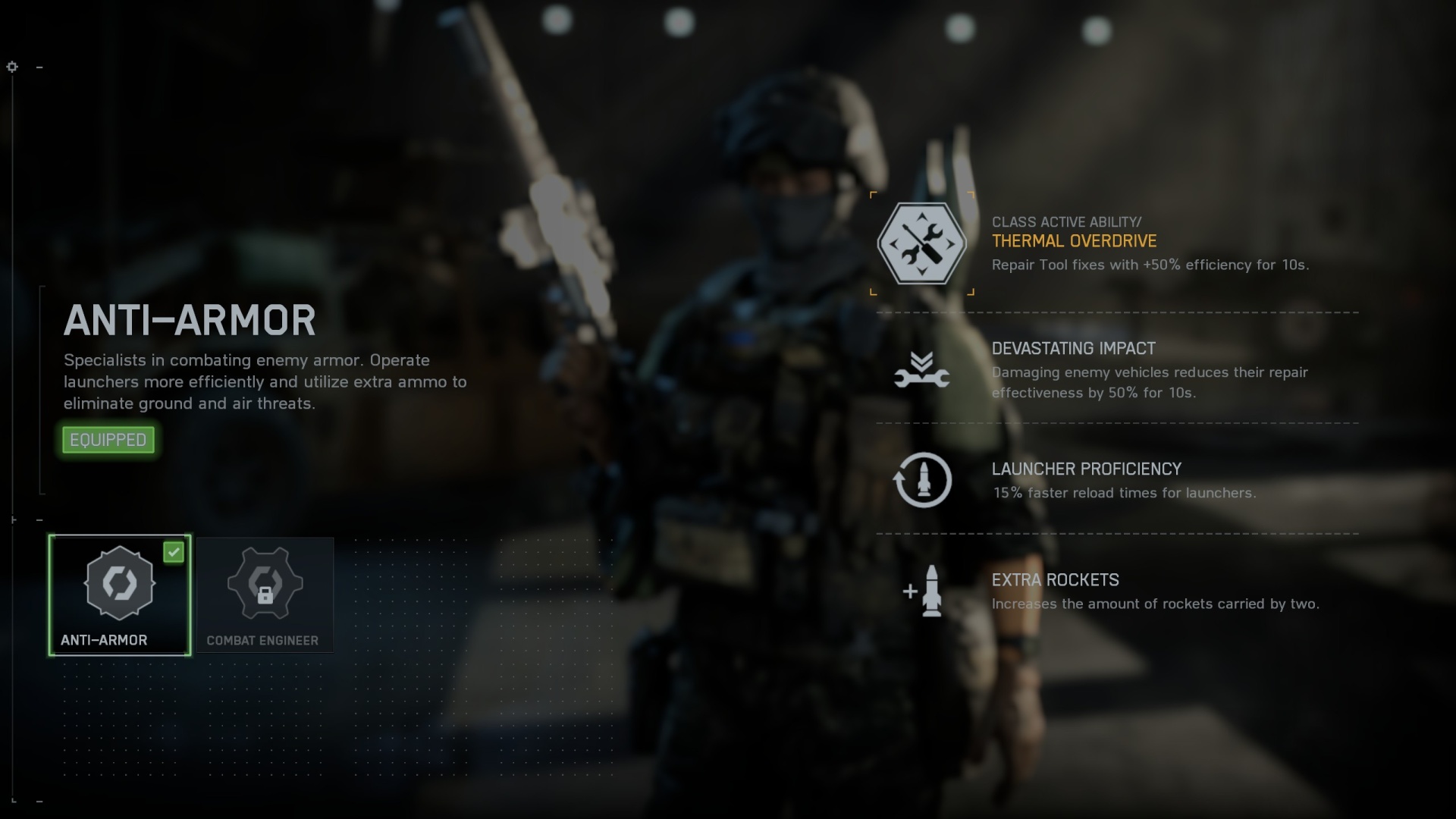Click the dashed divider under Thermal Overdrive
This screenshot has width=1456, height=819.
tap(1116, 312)
